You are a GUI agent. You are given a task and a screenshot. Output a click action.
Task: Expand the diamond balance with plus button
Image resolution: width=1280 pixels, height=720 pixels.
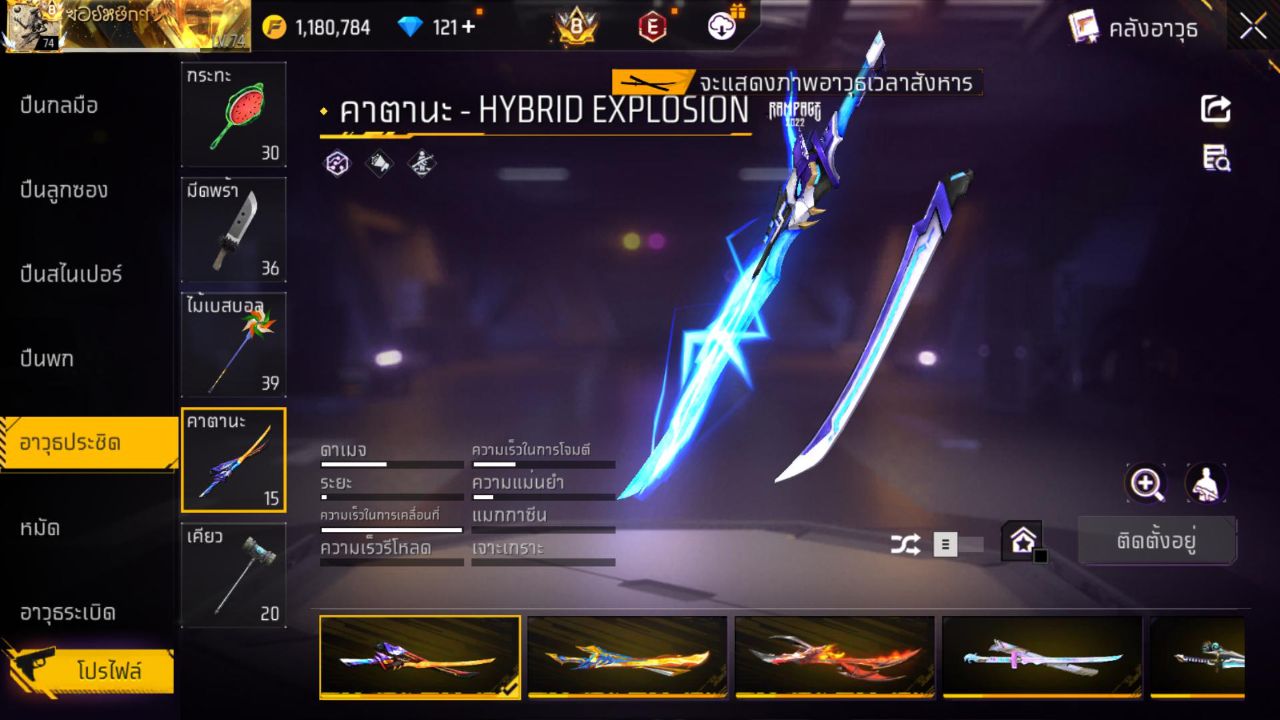(x=466, y=27)
